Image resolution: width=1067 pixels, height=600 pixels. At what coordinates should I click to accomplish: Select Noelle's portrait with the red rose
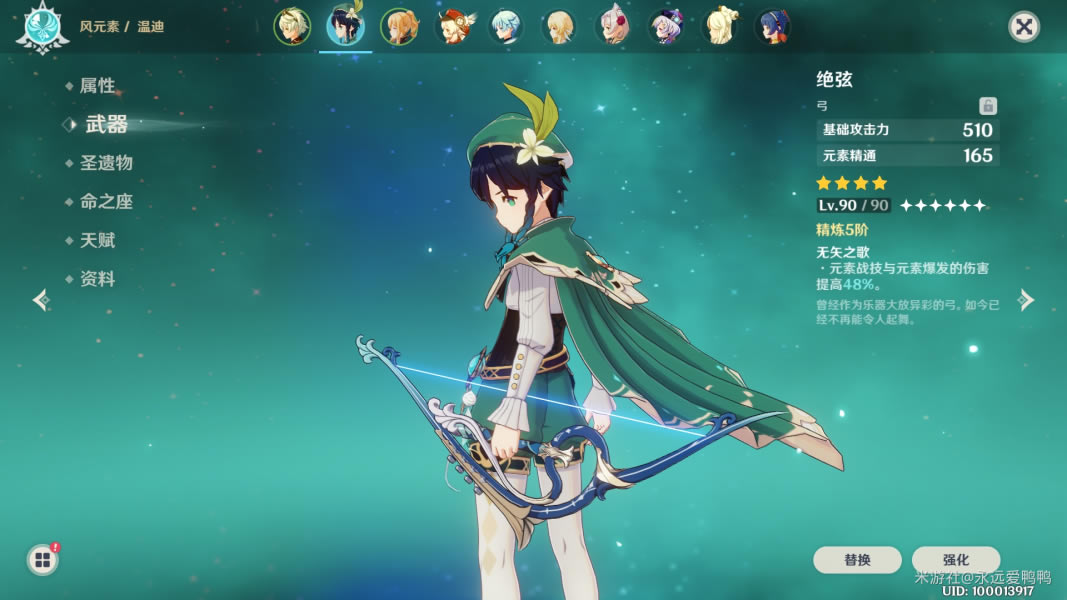(x=612, y=27)
